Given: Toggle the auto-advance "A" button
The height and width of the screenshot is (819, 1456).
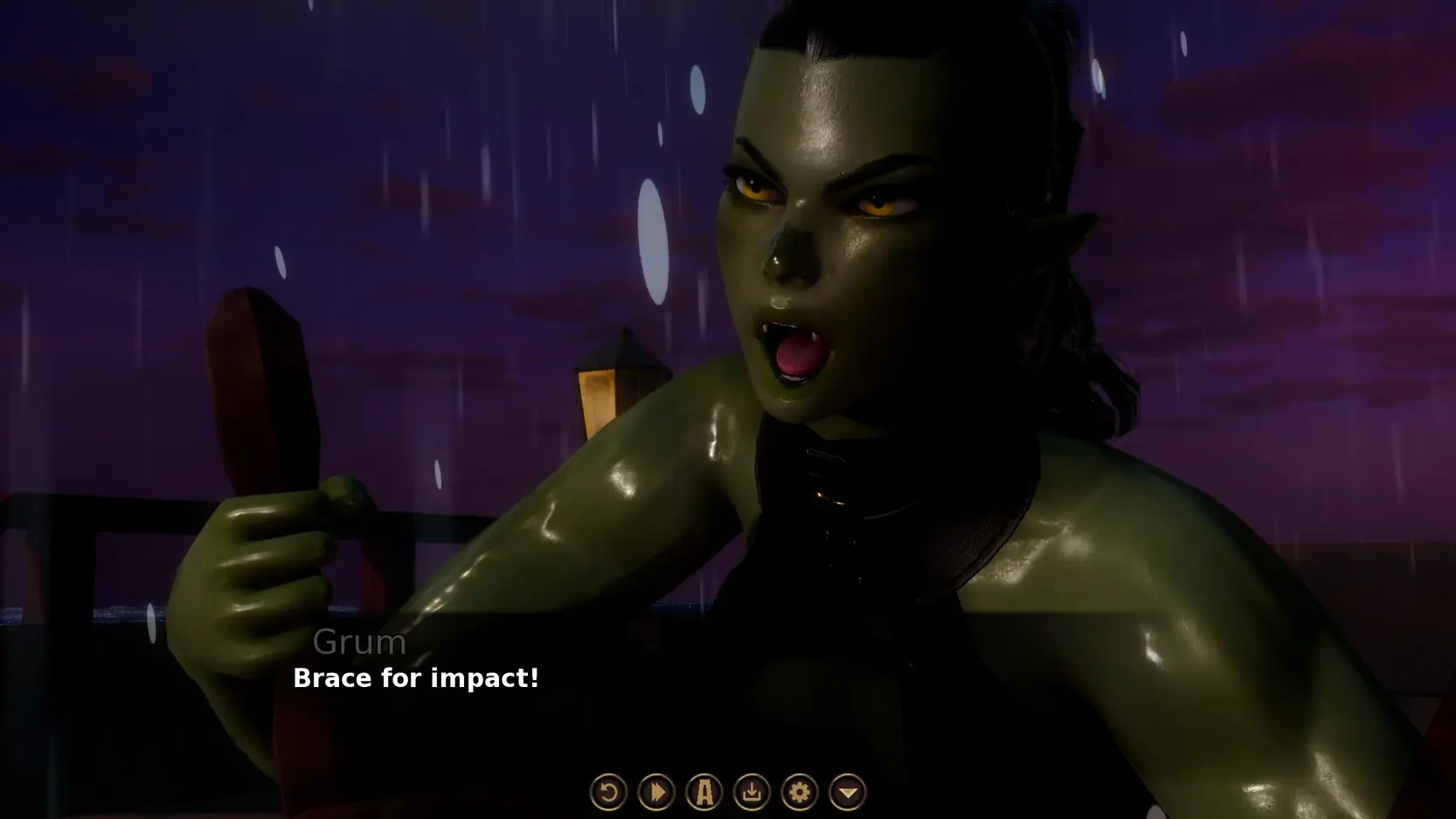Looking at the screenshot, I should point(704,792).
